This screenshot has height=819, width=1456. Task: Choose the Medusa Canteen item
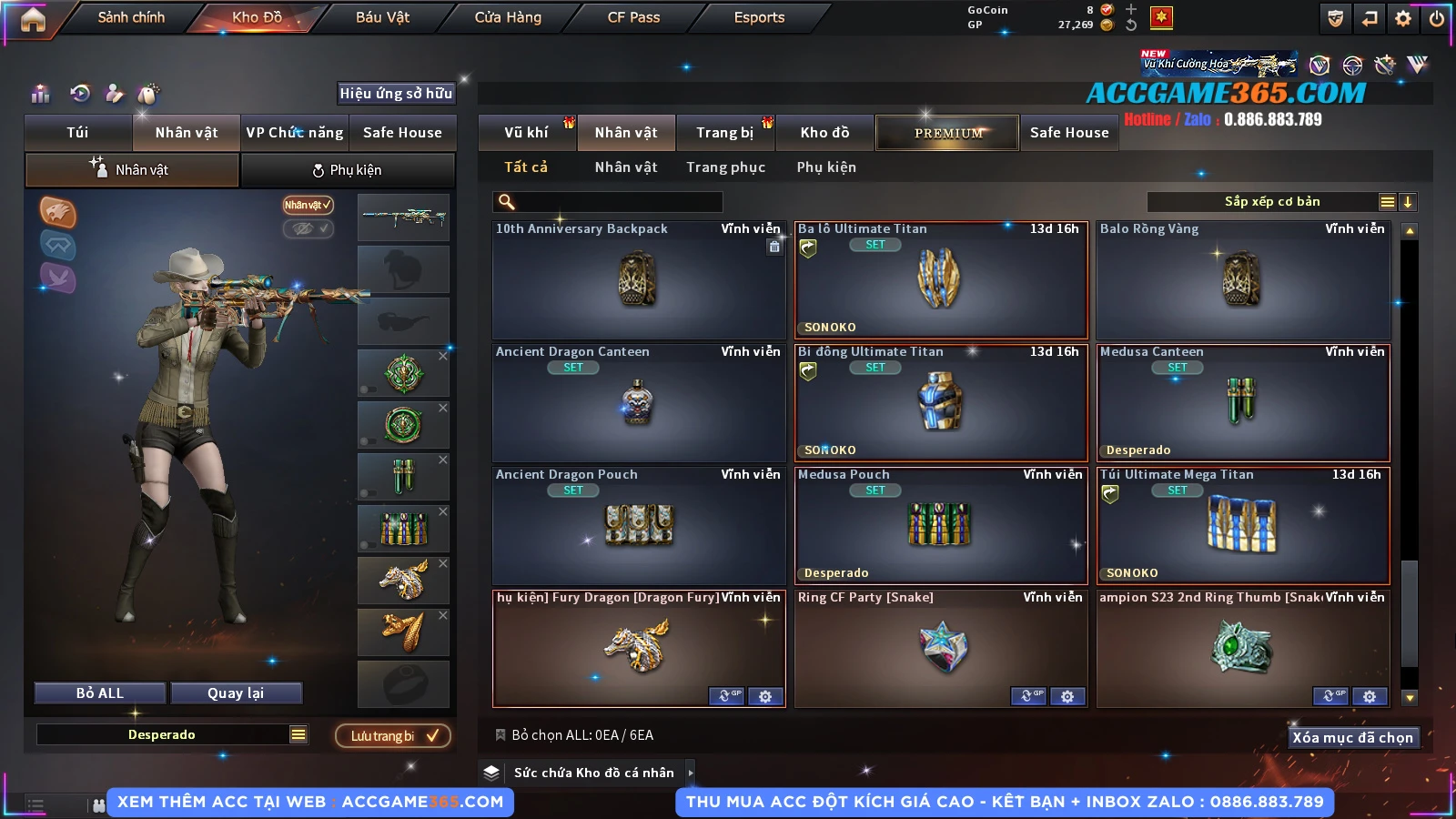(x=1242, y=403)
